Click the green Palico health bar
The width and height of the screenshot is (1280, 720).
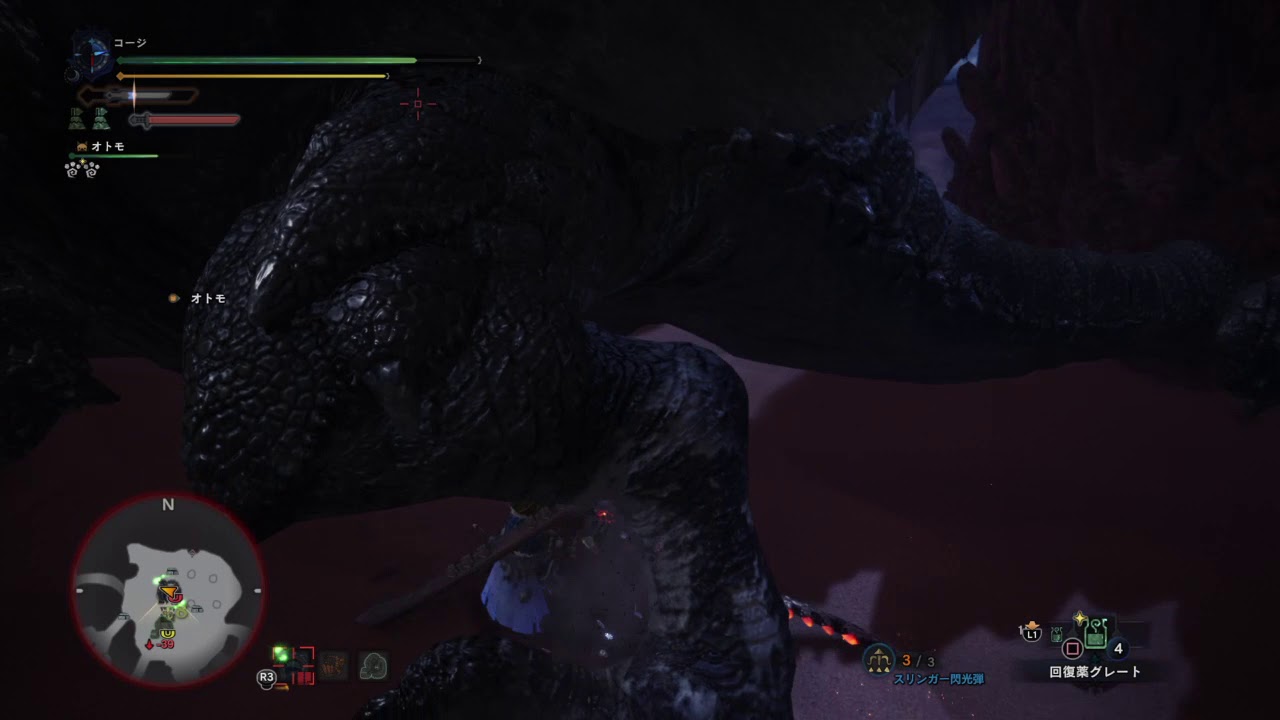click(x=114, y=156)
